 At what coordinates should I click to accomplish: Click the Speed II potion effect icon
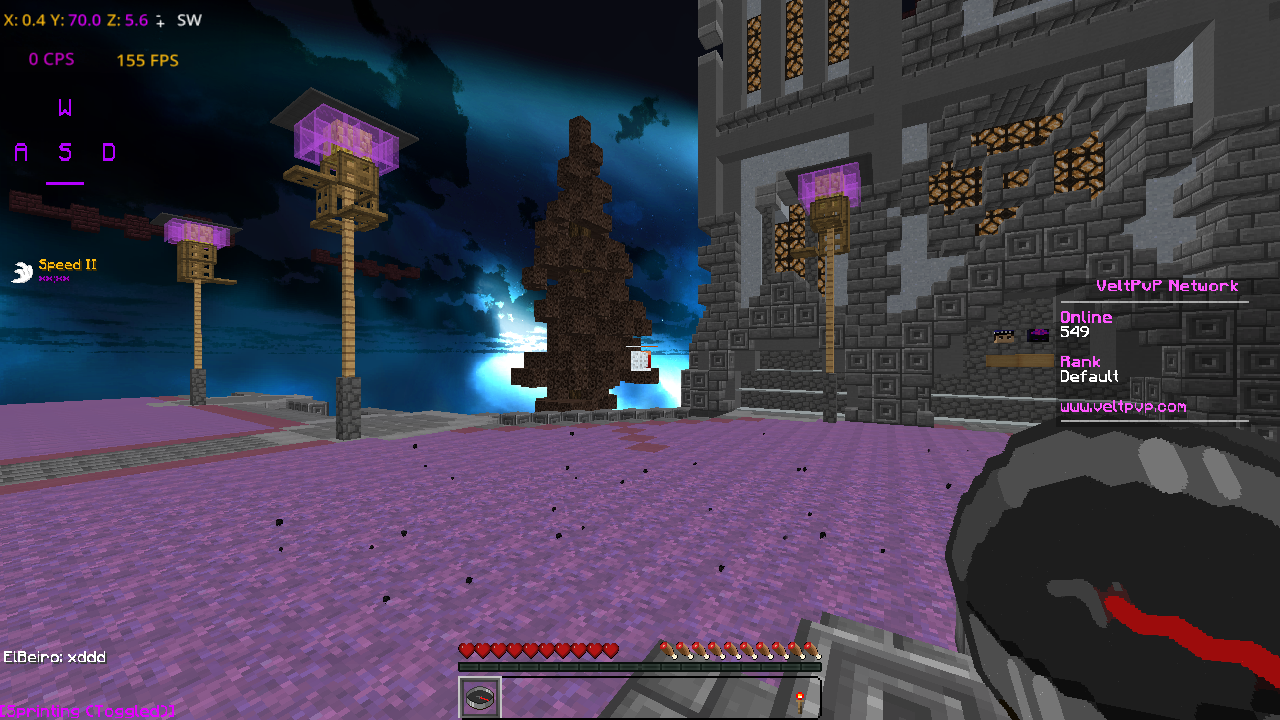click(x=20, y=269)
